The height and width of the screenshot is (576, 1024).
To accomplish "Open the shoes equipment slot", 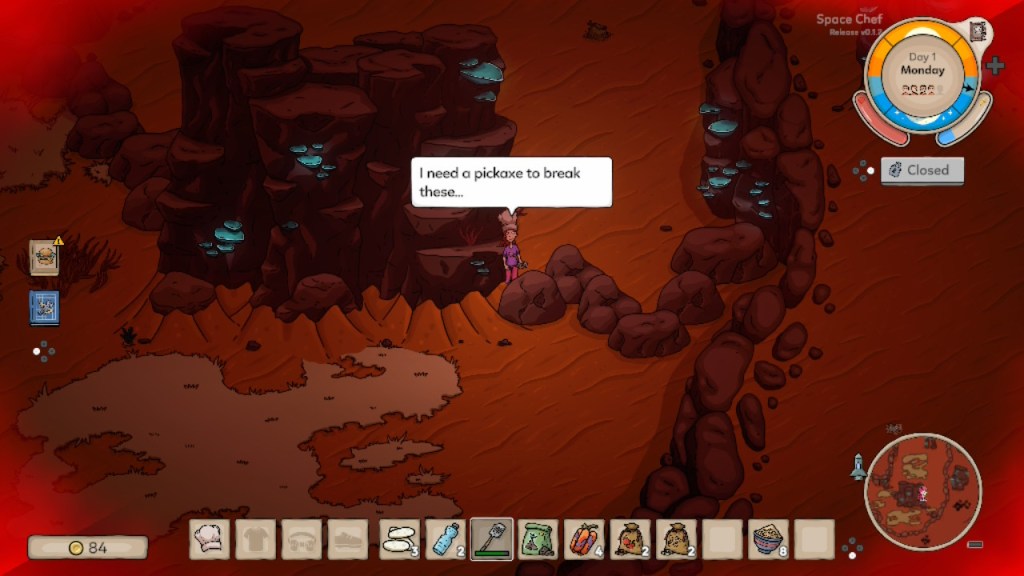I will click(x=348, y=539).
